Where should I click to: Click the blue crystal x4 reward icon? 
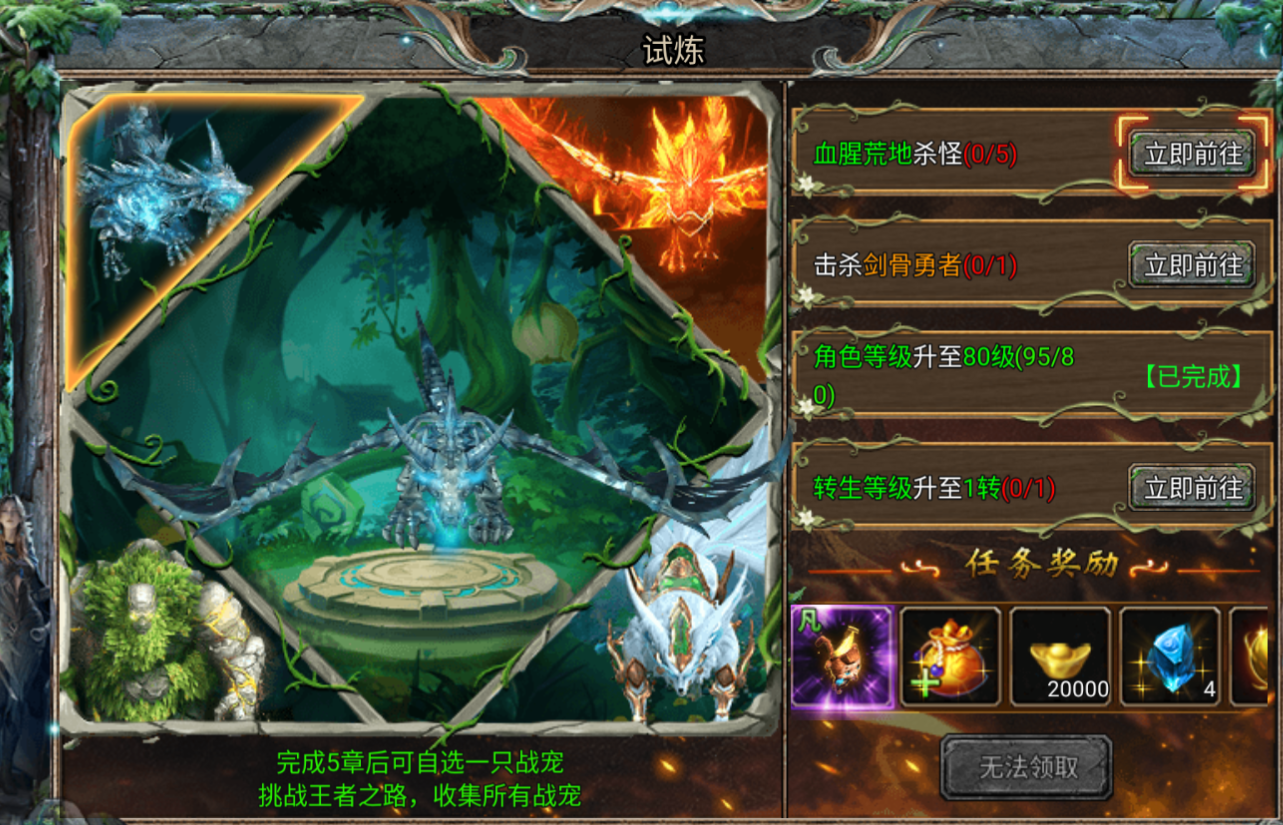[1168, 658]
